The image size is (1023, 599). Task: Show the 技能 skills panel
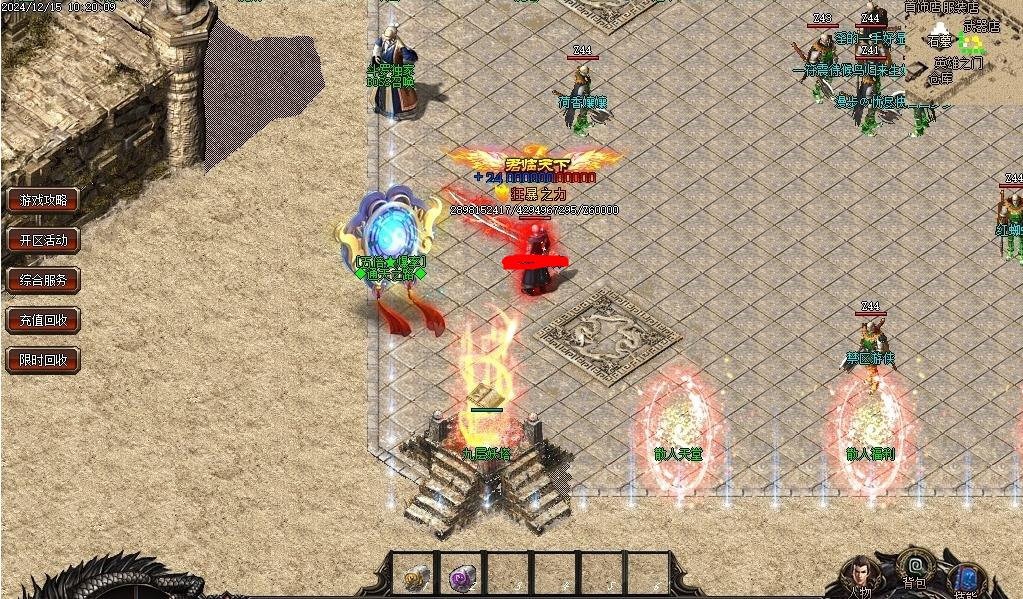click(x=966, y=580)
